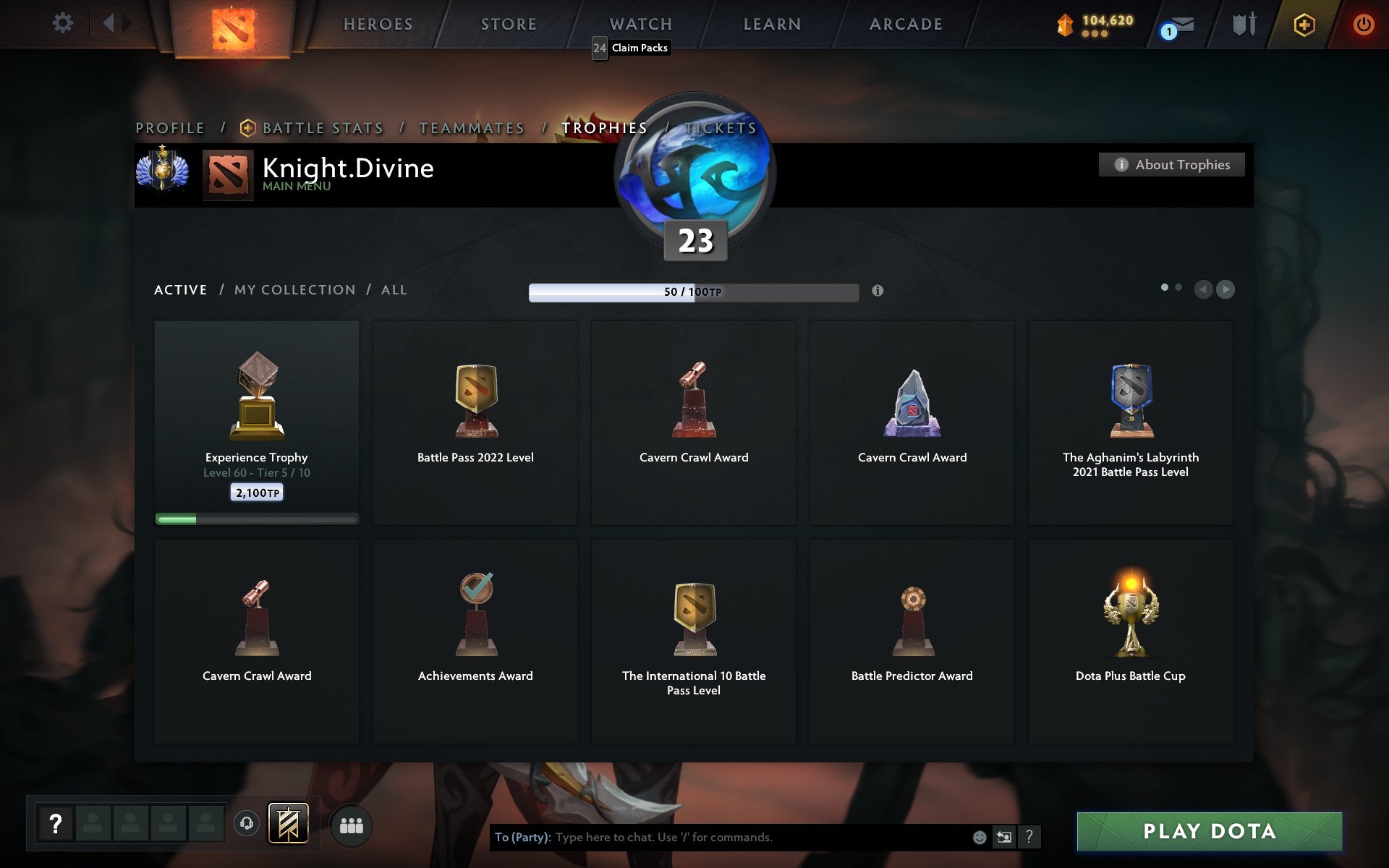
Task: Open the friends list icon near chat
Action: tap(352, 824)
